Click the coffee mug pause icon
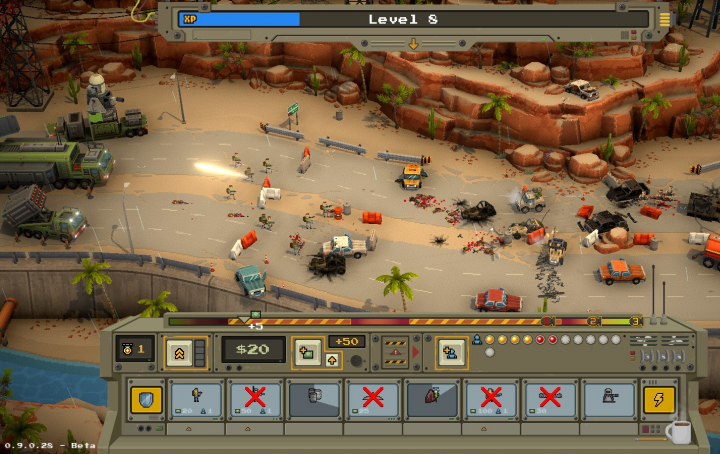Screen dimensions: 720x454 point(679,432)
